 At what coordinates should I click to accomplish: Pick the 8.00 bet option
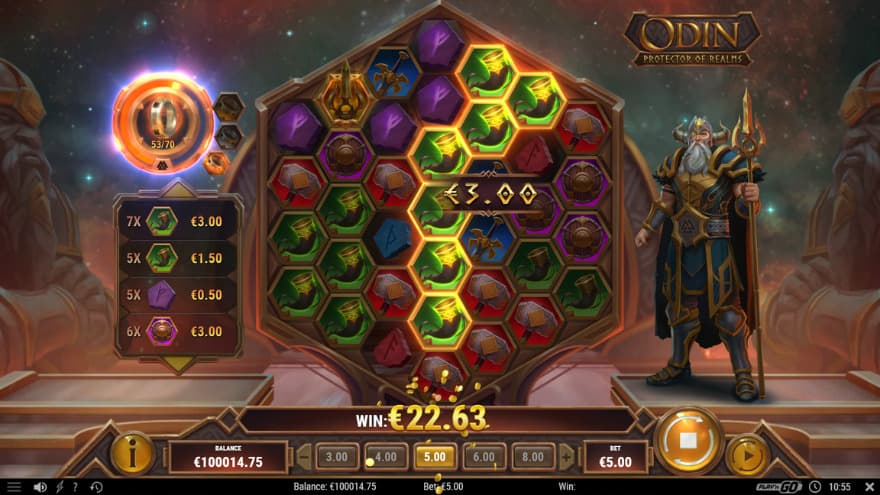click(x=533, y=457)
